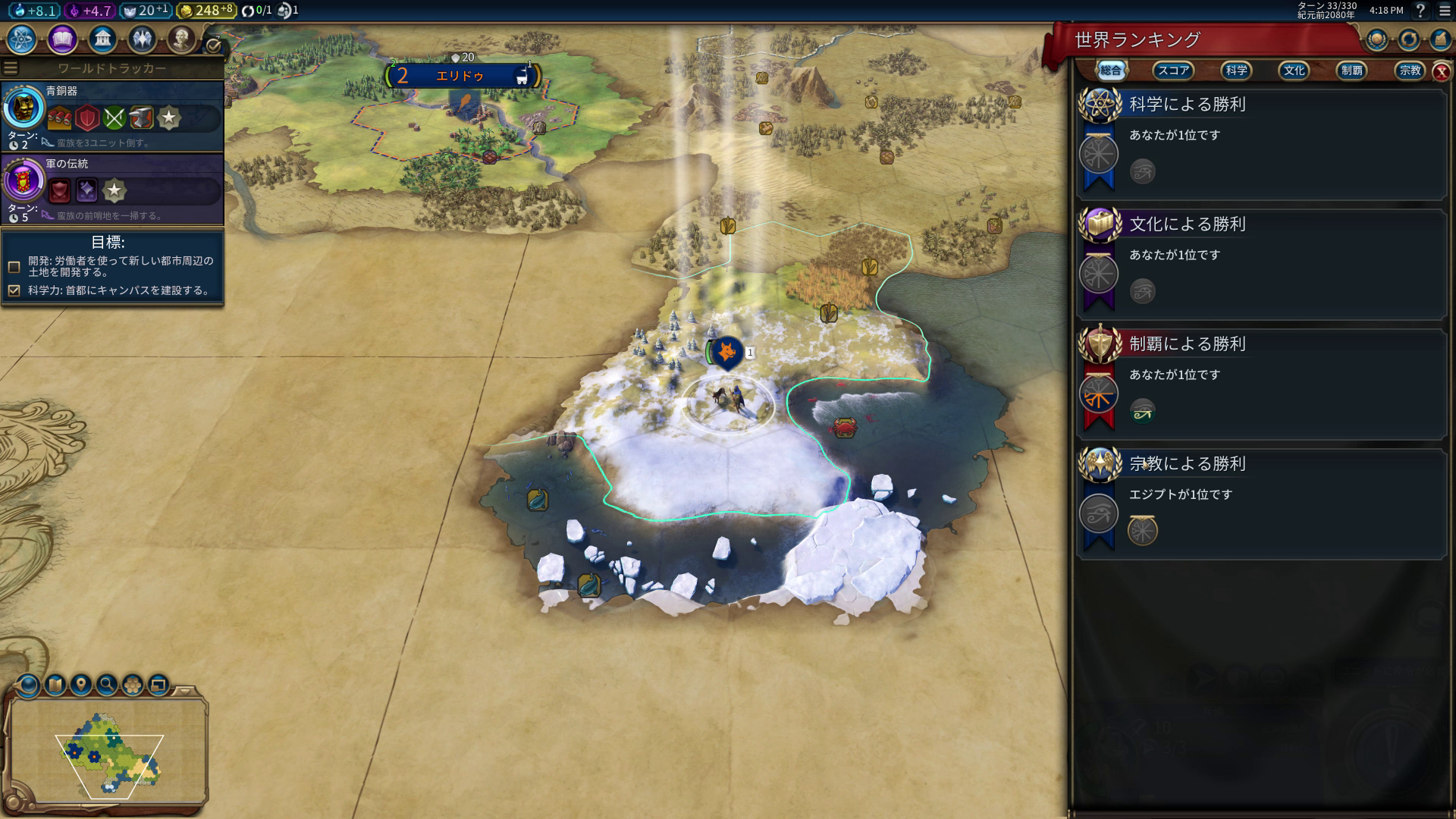The height and width of the screenshot is (819, 1456).
Task: Open the technology tree button
Action: [22, 39]
